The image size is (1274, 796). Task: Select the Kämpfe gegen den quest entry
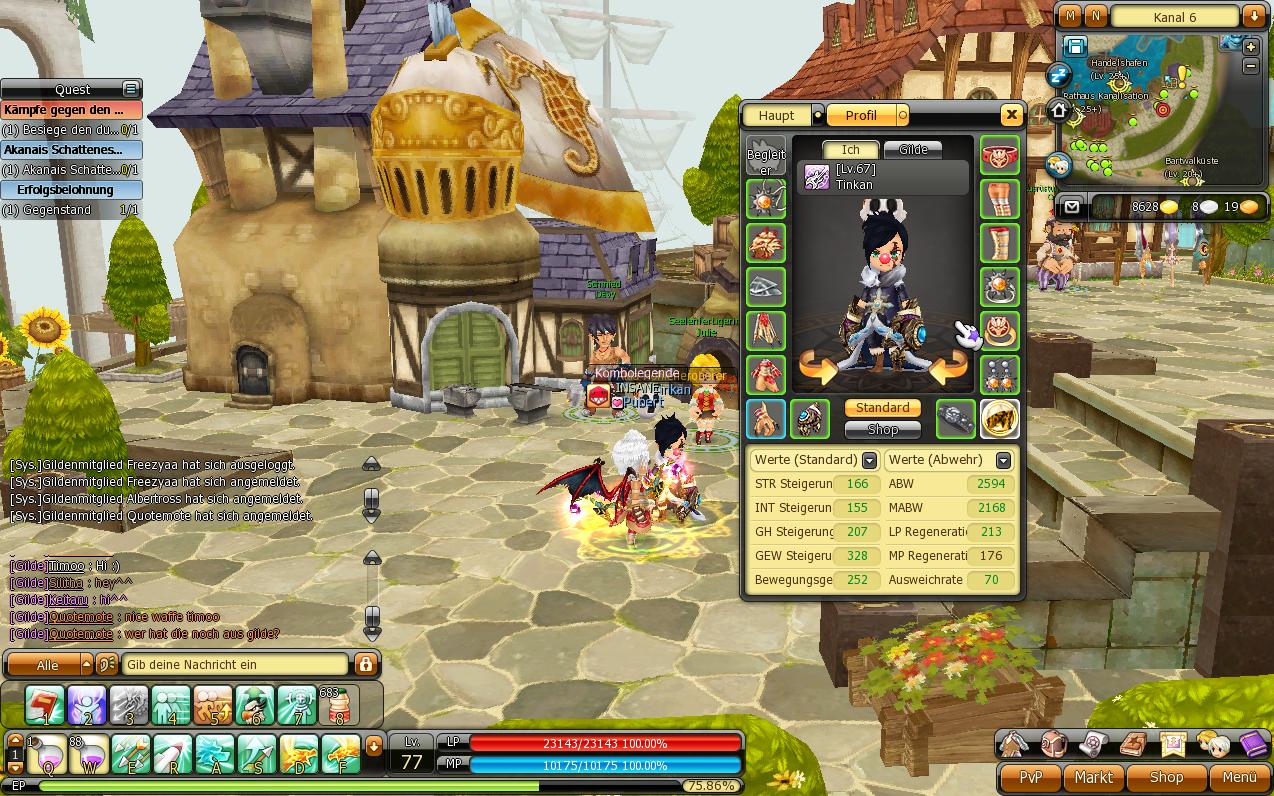71,110
